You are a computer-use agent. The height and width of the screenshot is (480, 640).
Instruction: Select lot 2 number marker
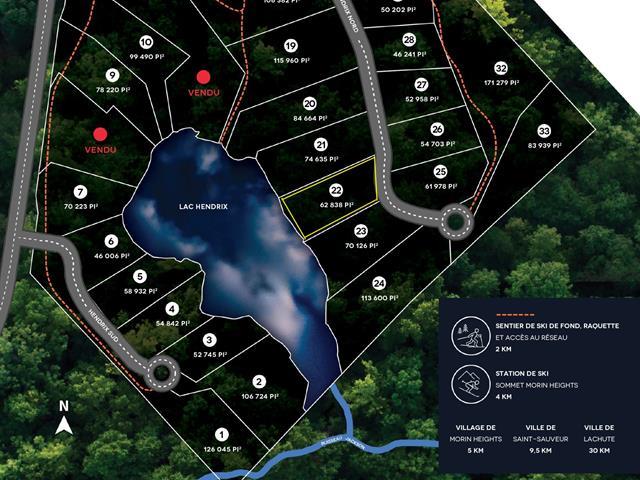[259, 381]
